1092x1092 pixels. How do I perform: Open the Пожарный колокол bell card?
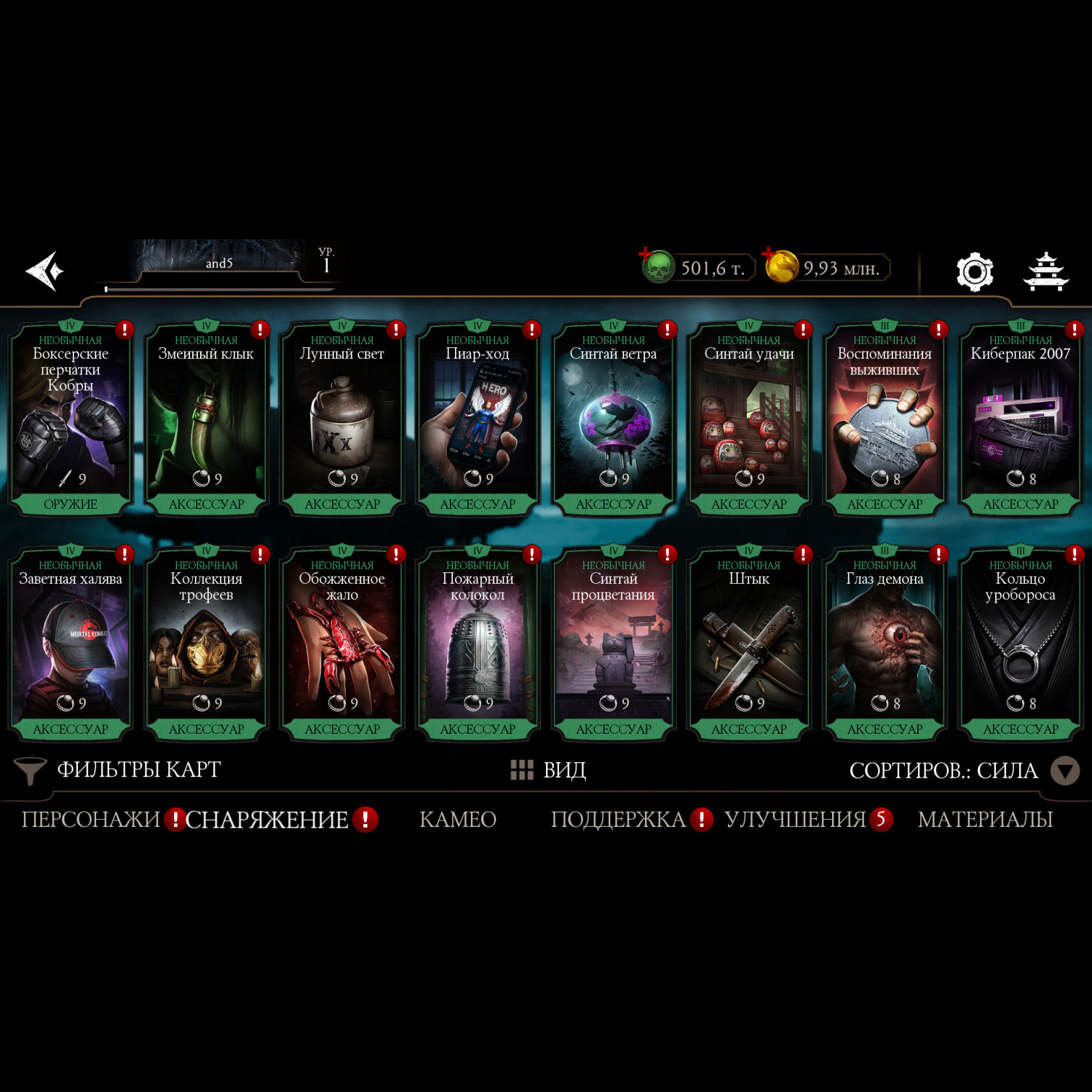(x=478, y=644)
